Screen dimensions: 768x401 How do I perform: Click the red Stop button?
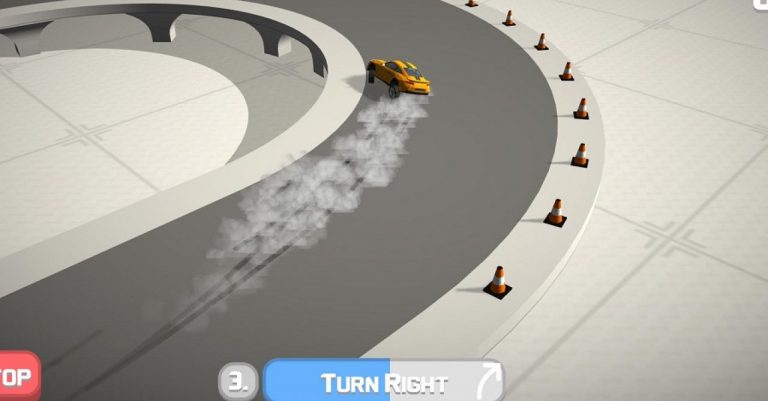point(17,377)
